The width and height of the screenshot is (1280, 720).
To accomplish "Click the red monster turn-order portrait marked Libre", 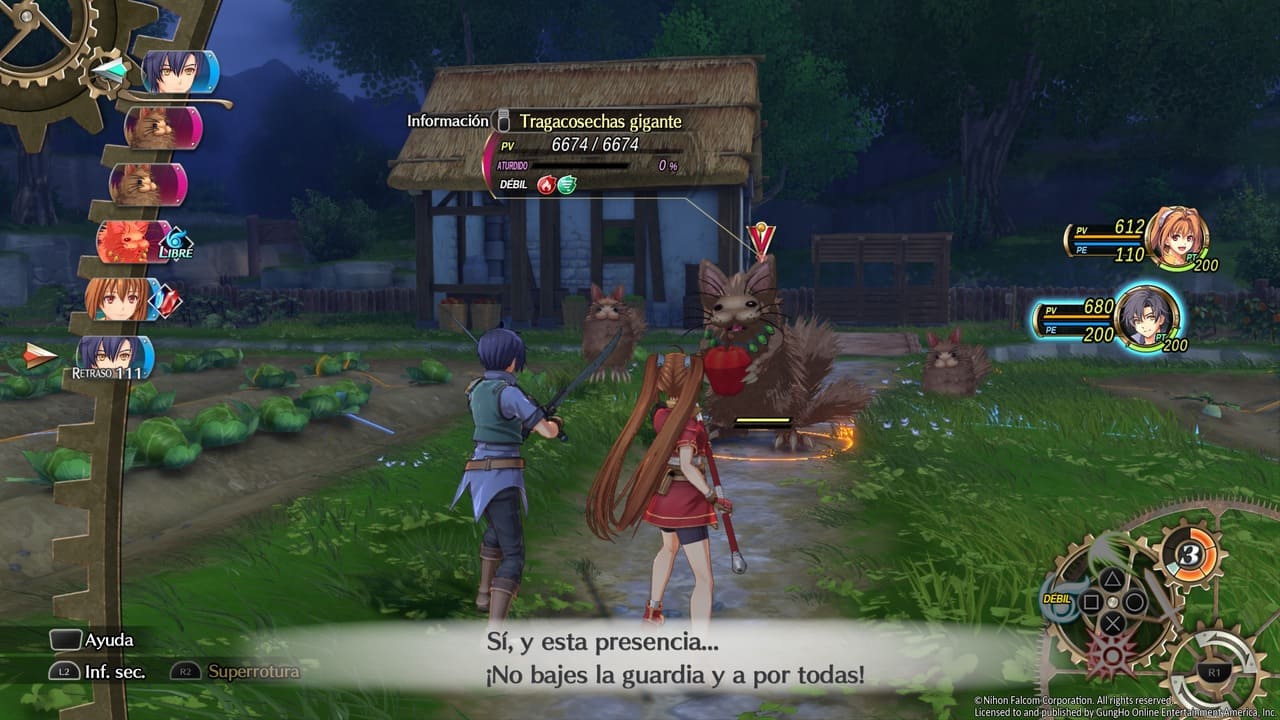I will (x=132, y=242).
